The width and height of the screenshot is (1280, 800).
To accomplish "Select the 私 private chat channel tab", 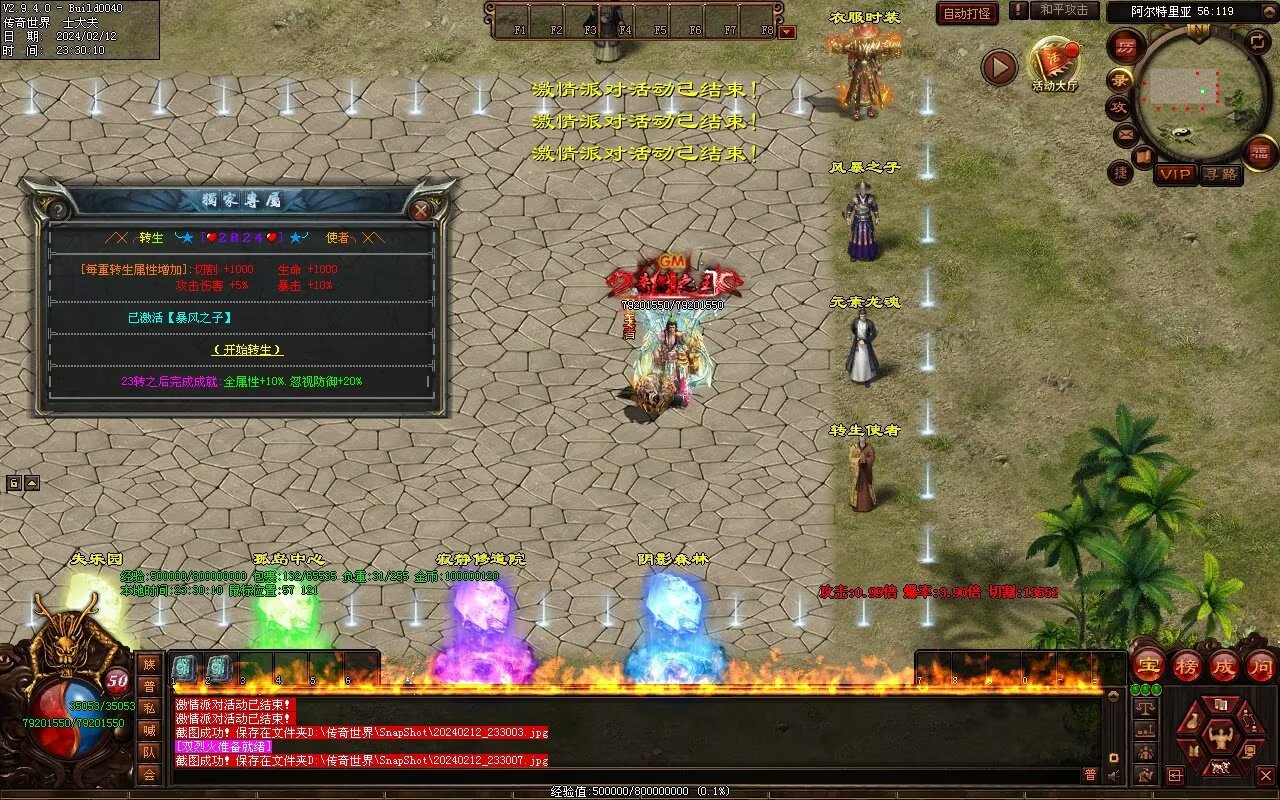I will (x=149, y=707).
